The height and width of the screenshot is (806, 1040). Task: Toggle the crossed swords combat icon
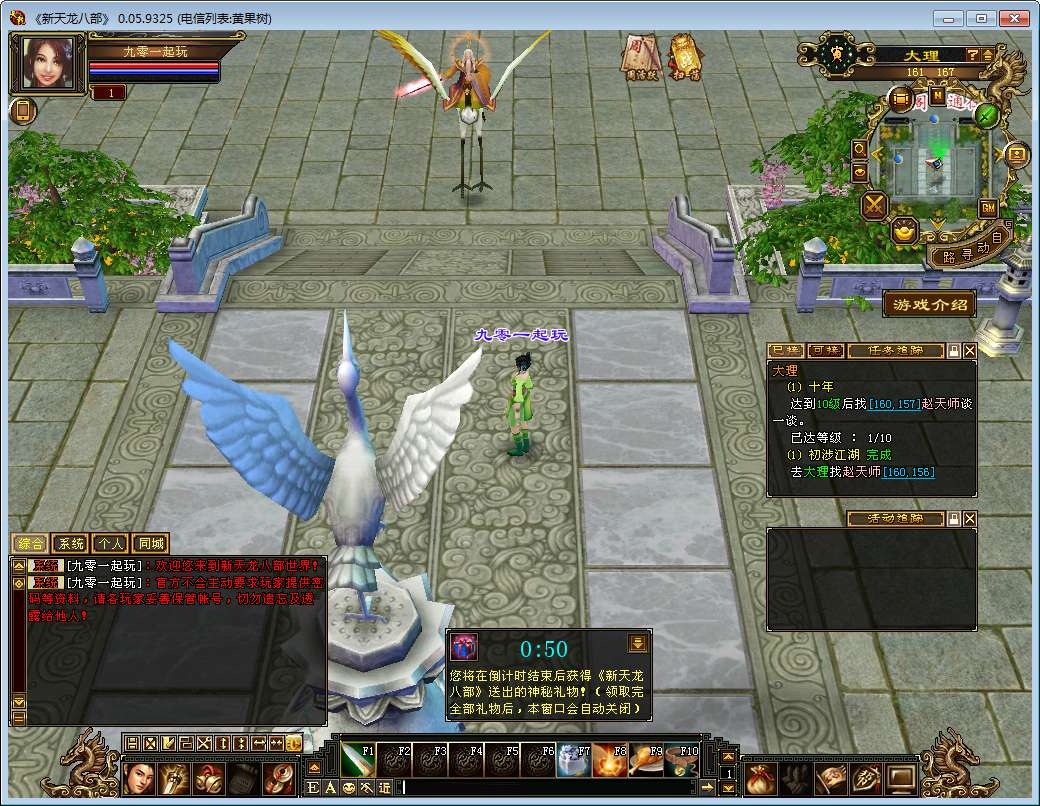[x=875, y=206]
